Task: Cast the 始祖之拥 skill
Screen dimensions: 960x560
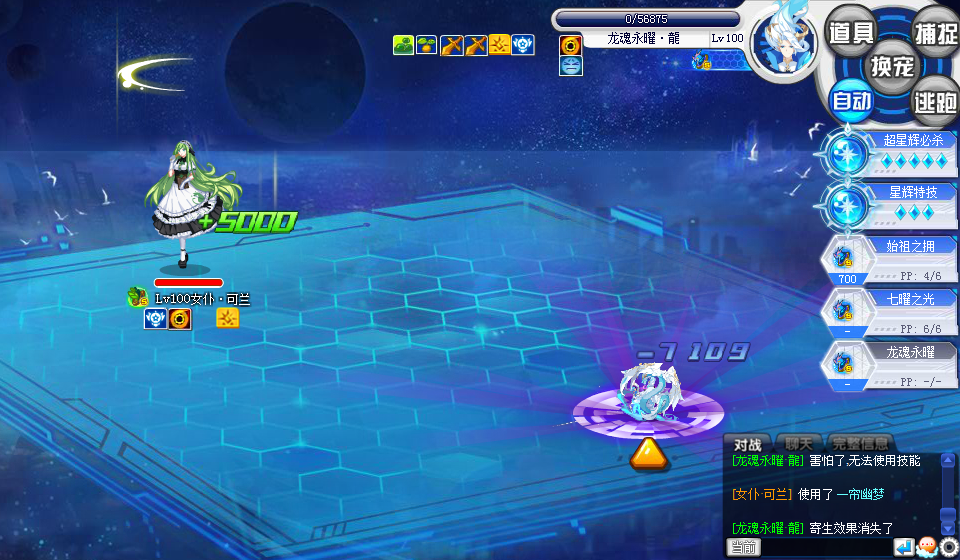Action: point(888,257)
